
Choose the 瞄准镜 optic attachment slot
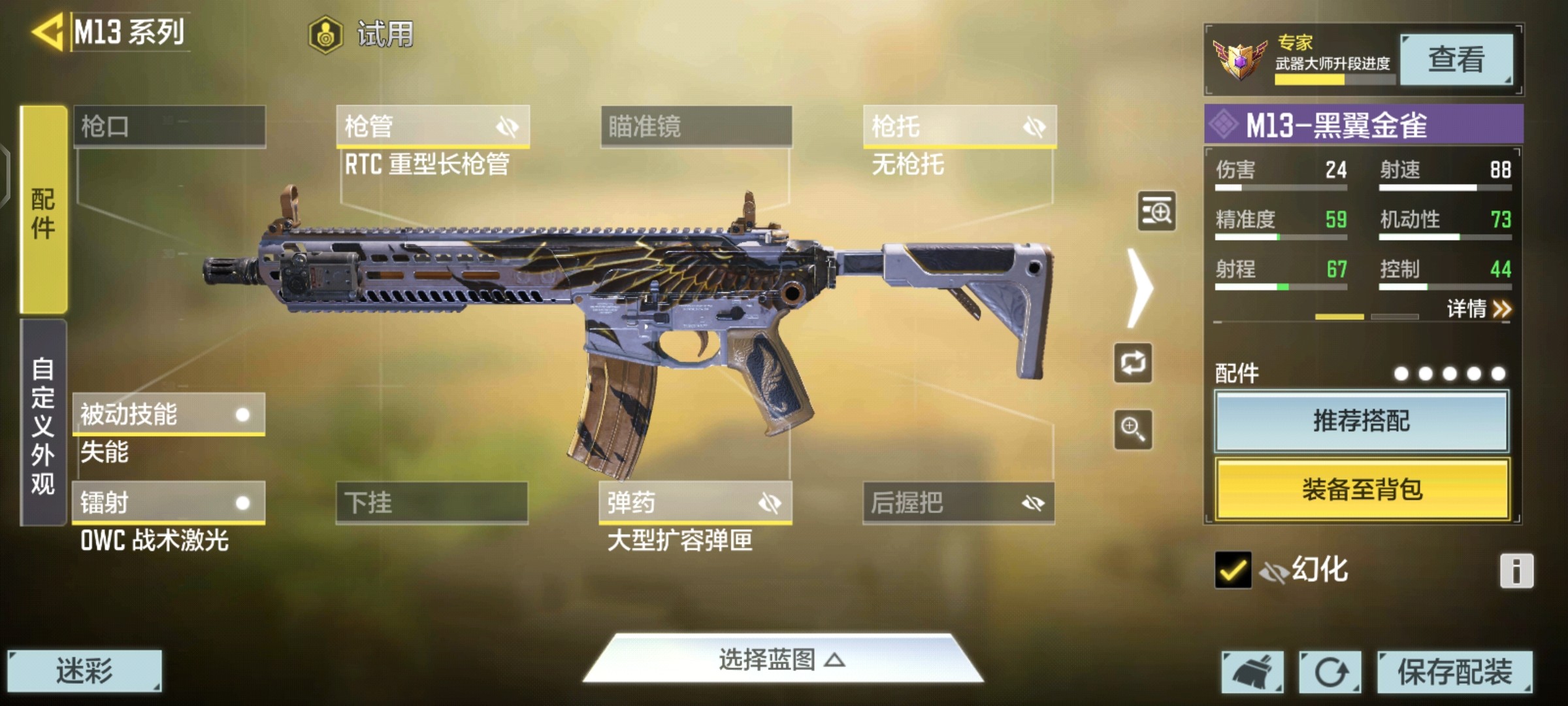pyautogui.click(x=696, y=126)
